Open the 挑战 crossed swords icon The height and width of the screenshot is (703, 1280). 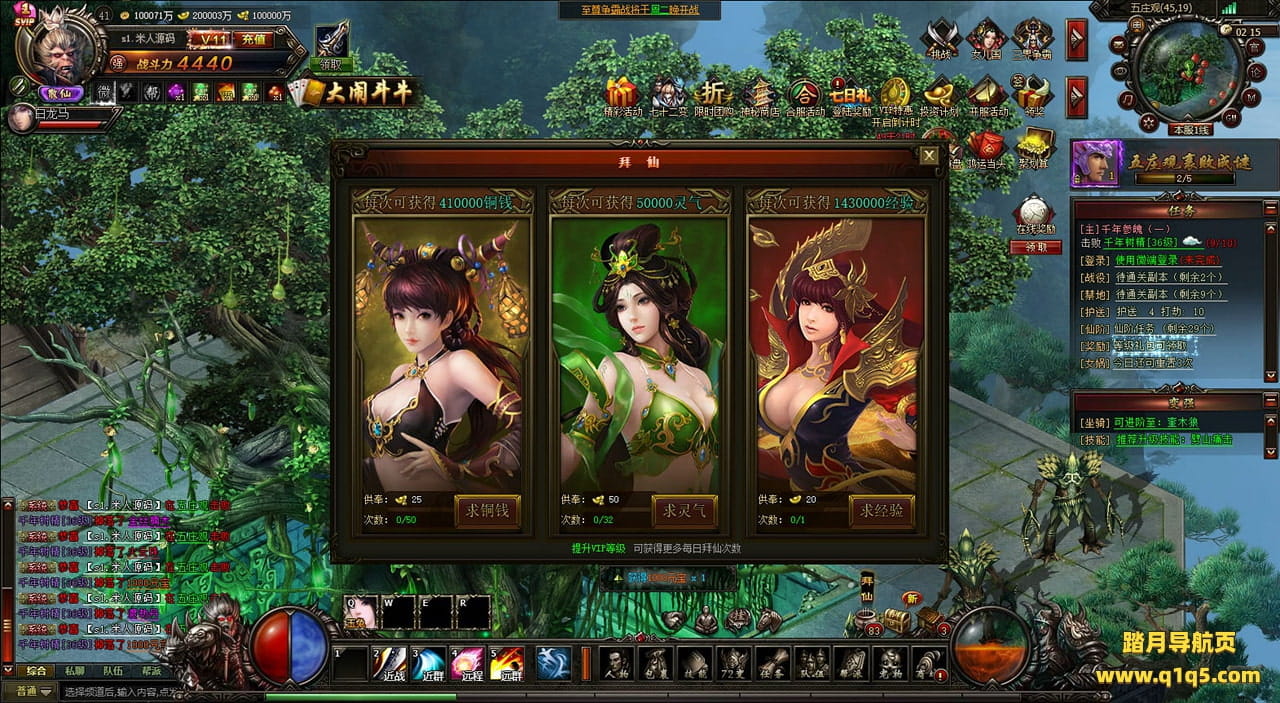pos(940,40)
